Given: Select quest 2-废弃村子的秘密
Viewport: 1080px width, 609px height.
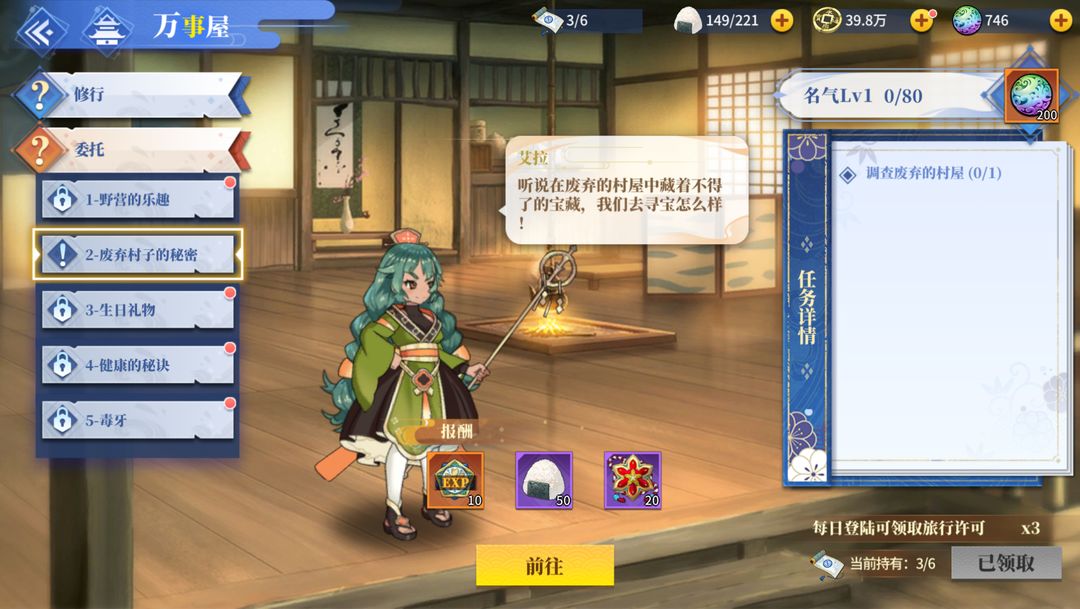Looking at the screenshot, I should click(138, 255).
